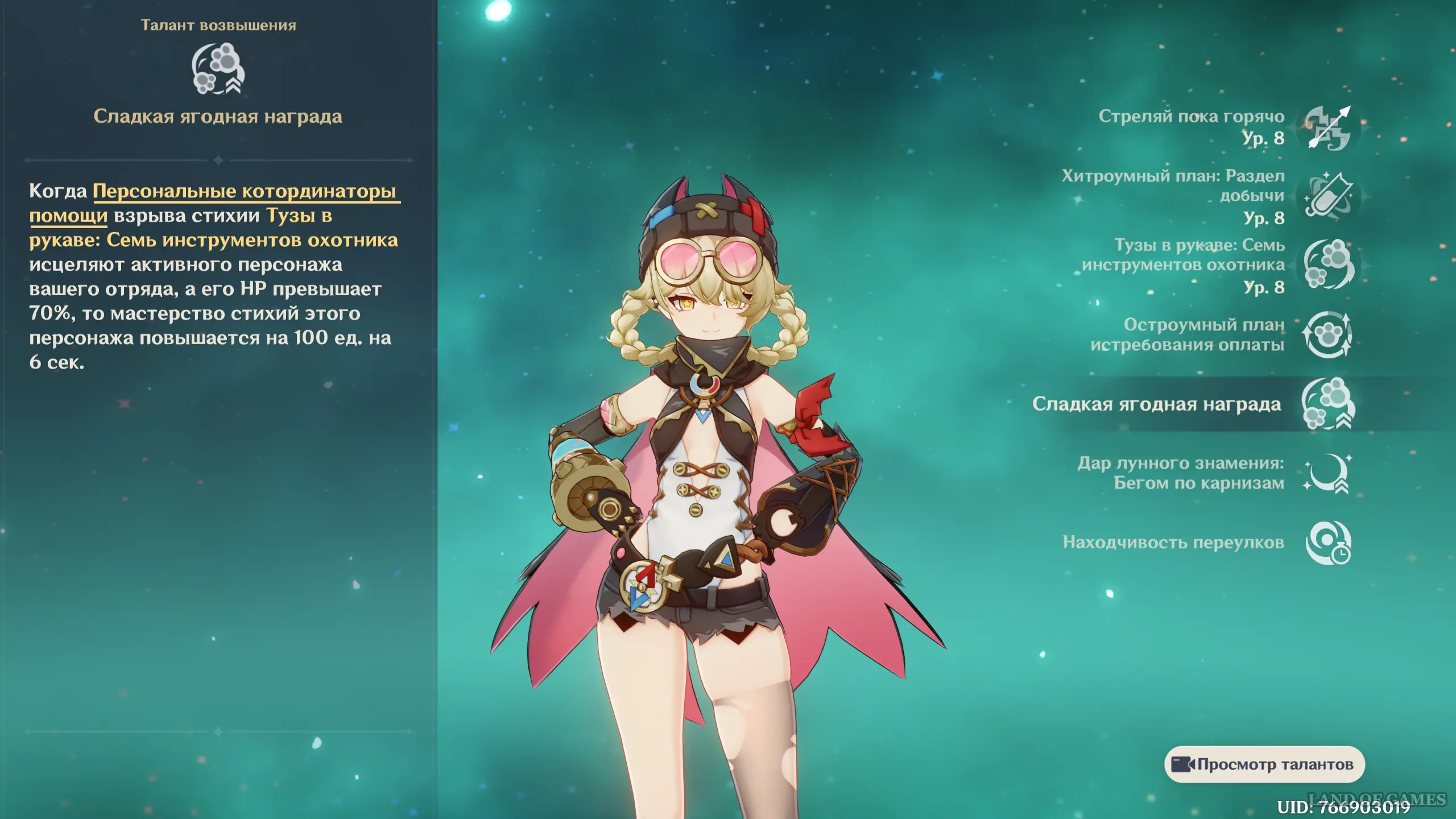Open "Дар лунного знамения: Бегом по карнизам"
Screen dimensions: 1456x819
tap(1327, 473)
